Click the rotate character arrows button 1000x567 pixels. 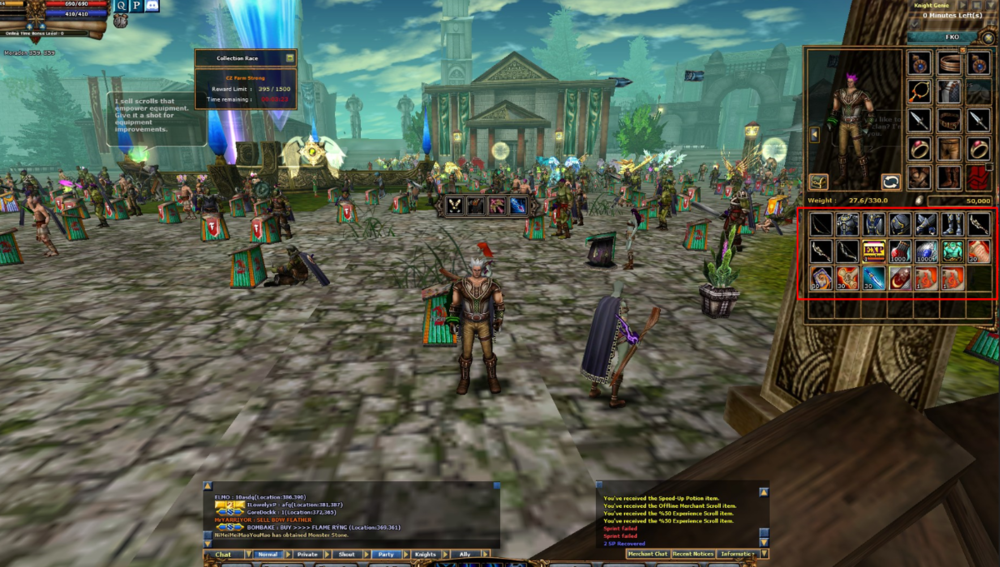pyautogui.click(x=890, y=182)
